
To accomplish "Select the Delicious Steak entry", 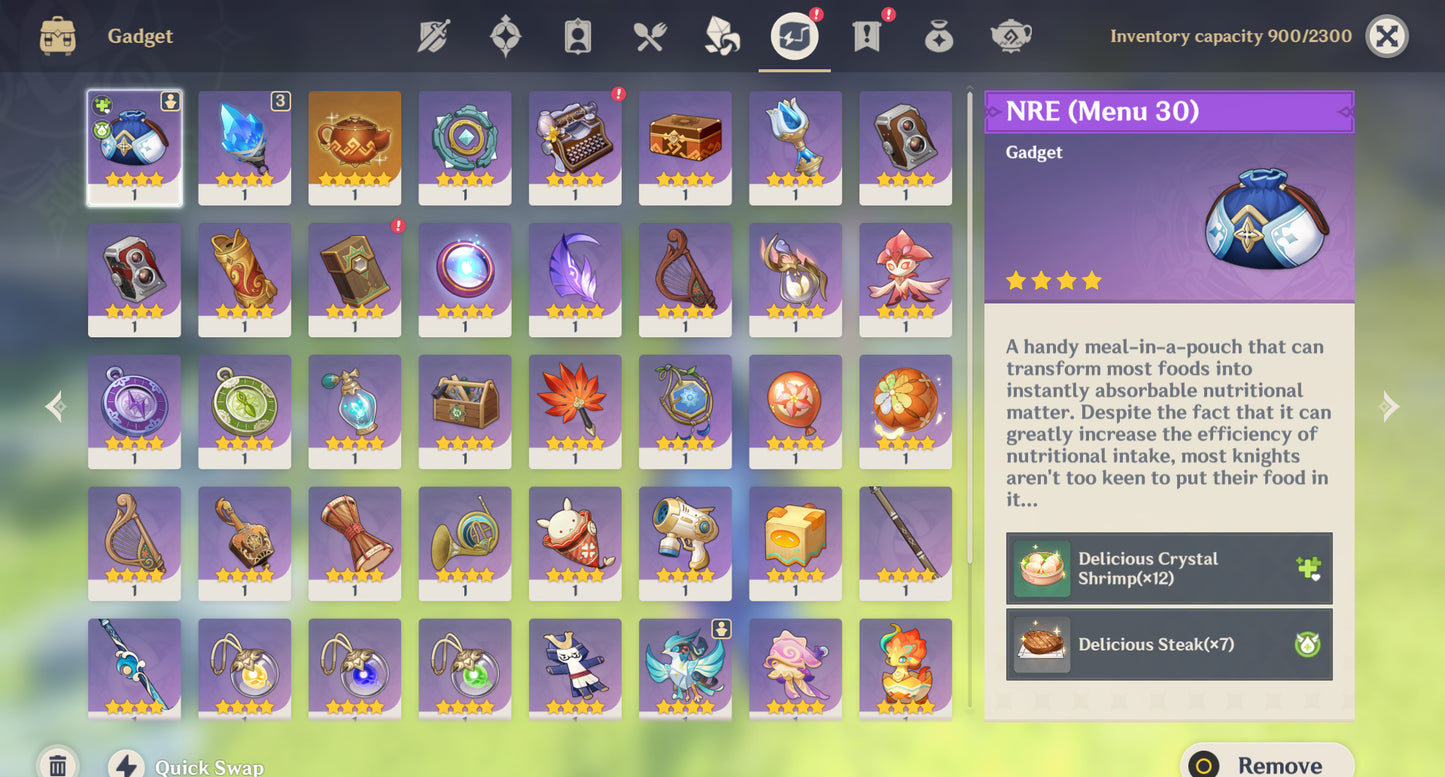I will (x=1169, y=645).
